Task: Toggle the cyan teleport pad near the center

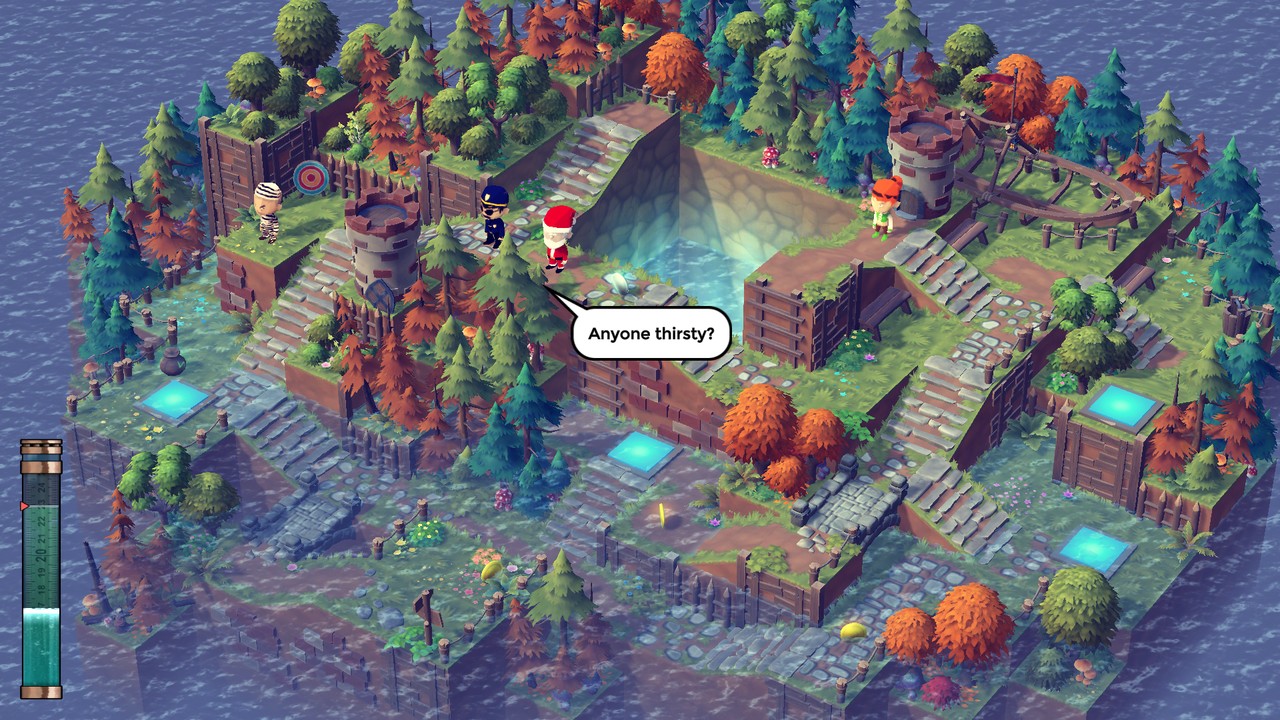Action: (x=643, y=455)
